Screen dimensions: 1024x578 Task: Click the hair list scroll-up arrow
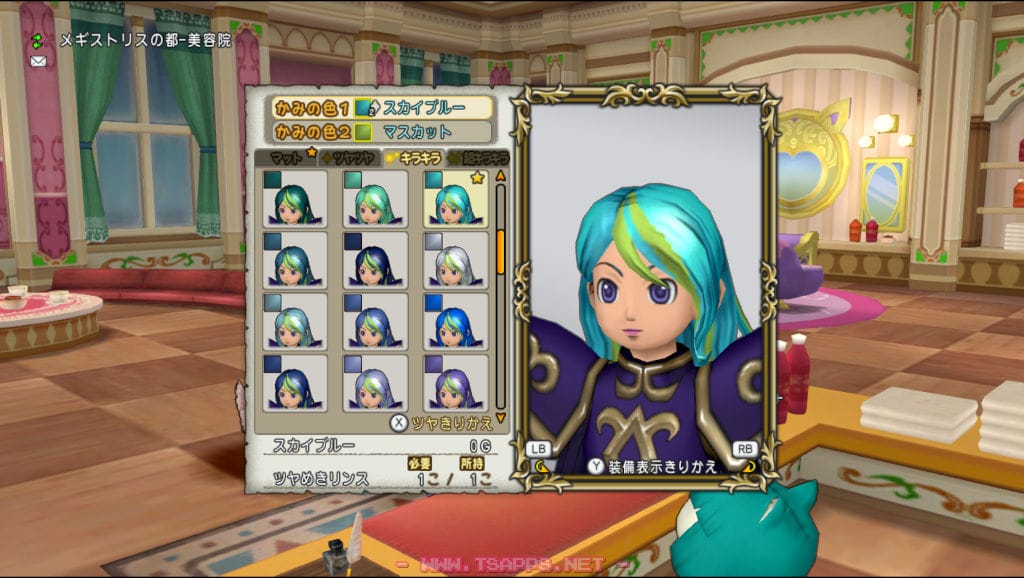[501, 175]
